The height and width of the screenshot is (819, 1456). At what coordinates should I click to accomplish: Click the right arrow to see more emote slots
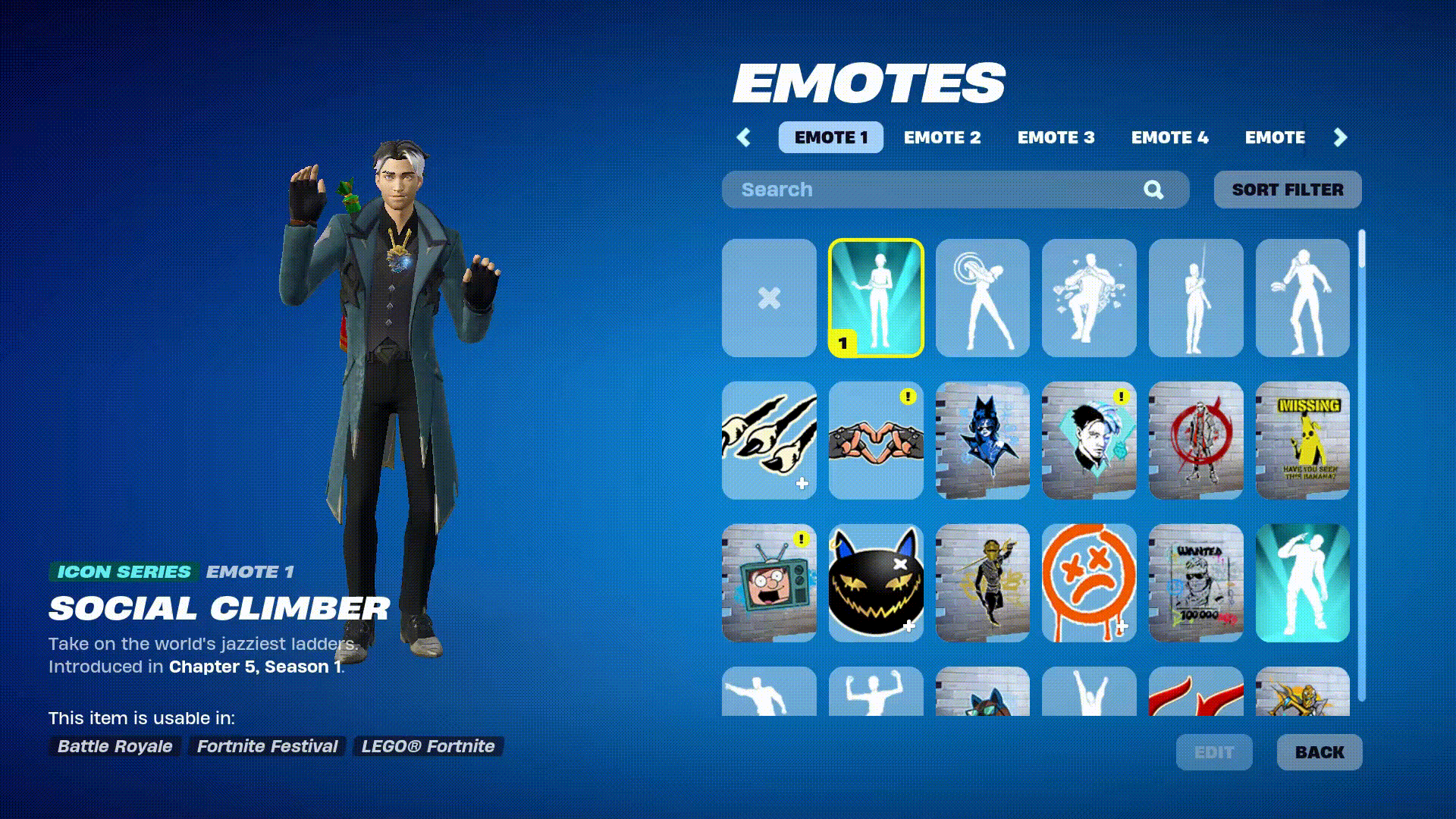coord(1339,137)
